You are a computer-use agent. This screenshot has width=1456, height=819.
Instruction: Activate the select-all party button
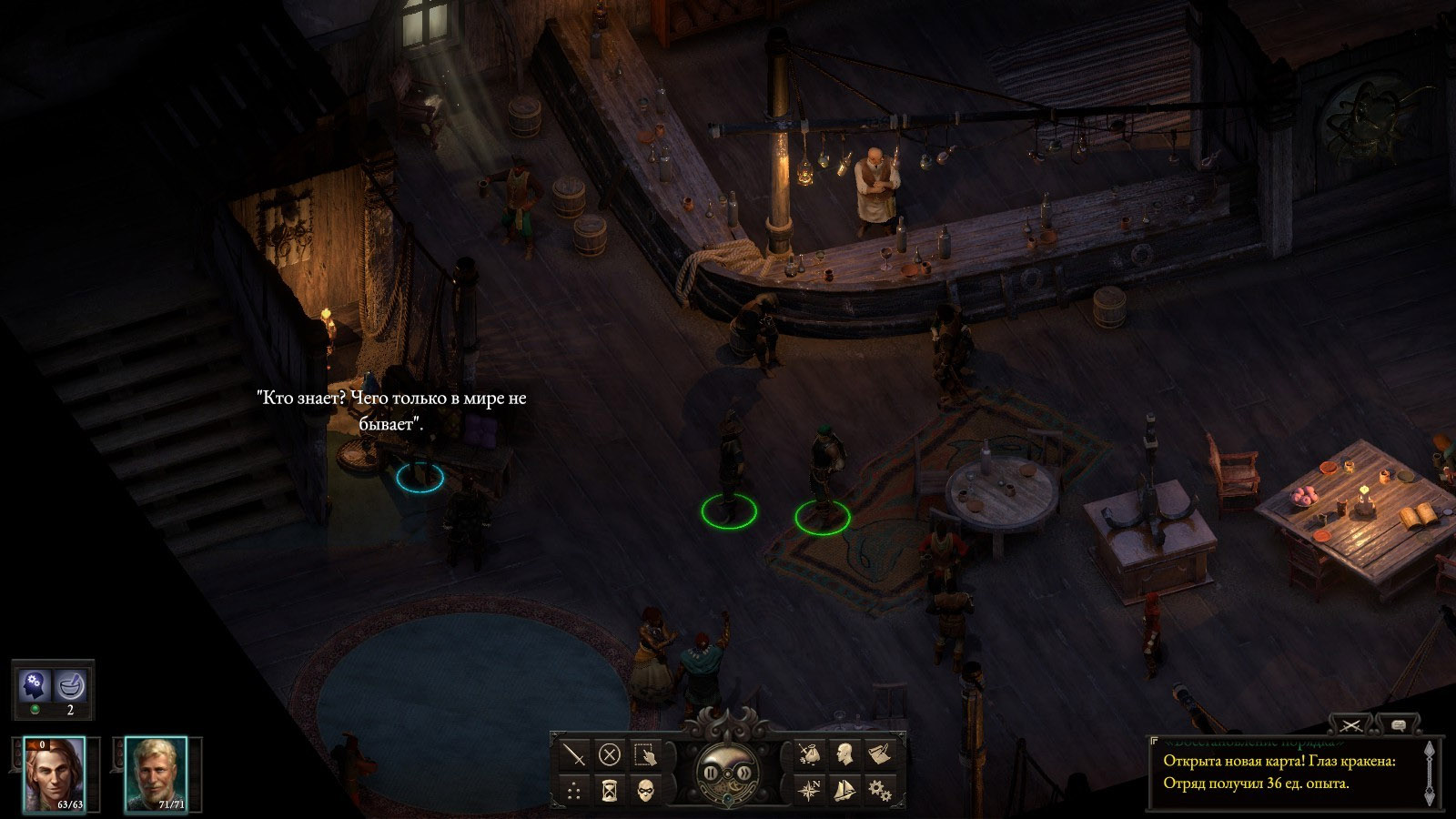(x=644, y=754)
